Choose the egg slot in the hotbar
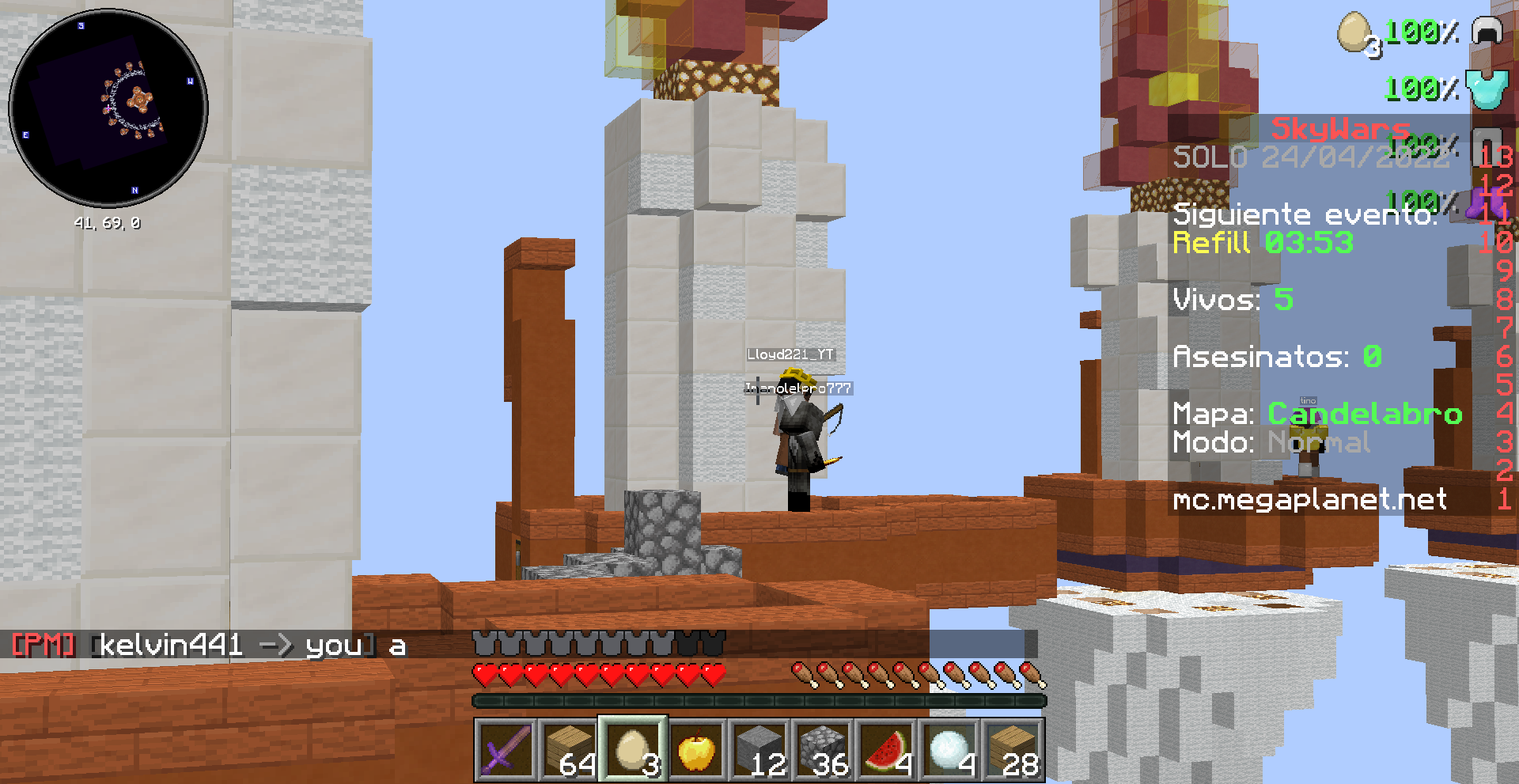 (x=632, y=749)
